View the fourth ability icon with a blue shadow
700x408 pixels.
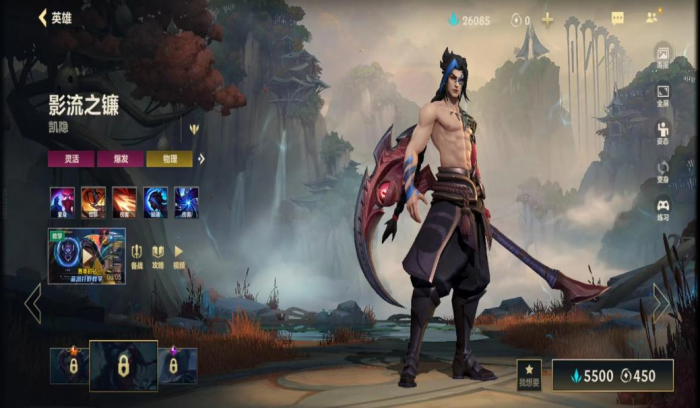(x=156, y=202)
